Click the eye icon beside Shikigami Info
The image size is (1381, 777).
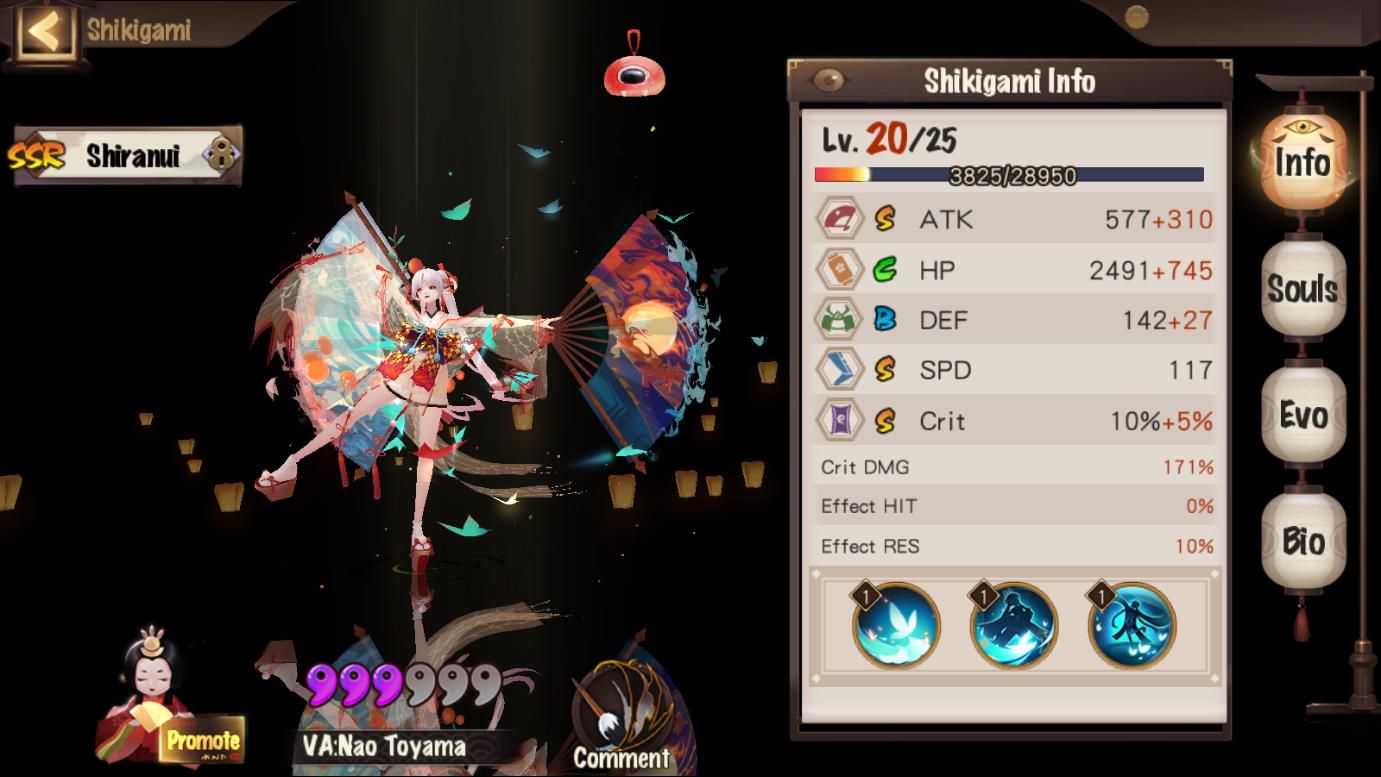[x=829, y=80]
